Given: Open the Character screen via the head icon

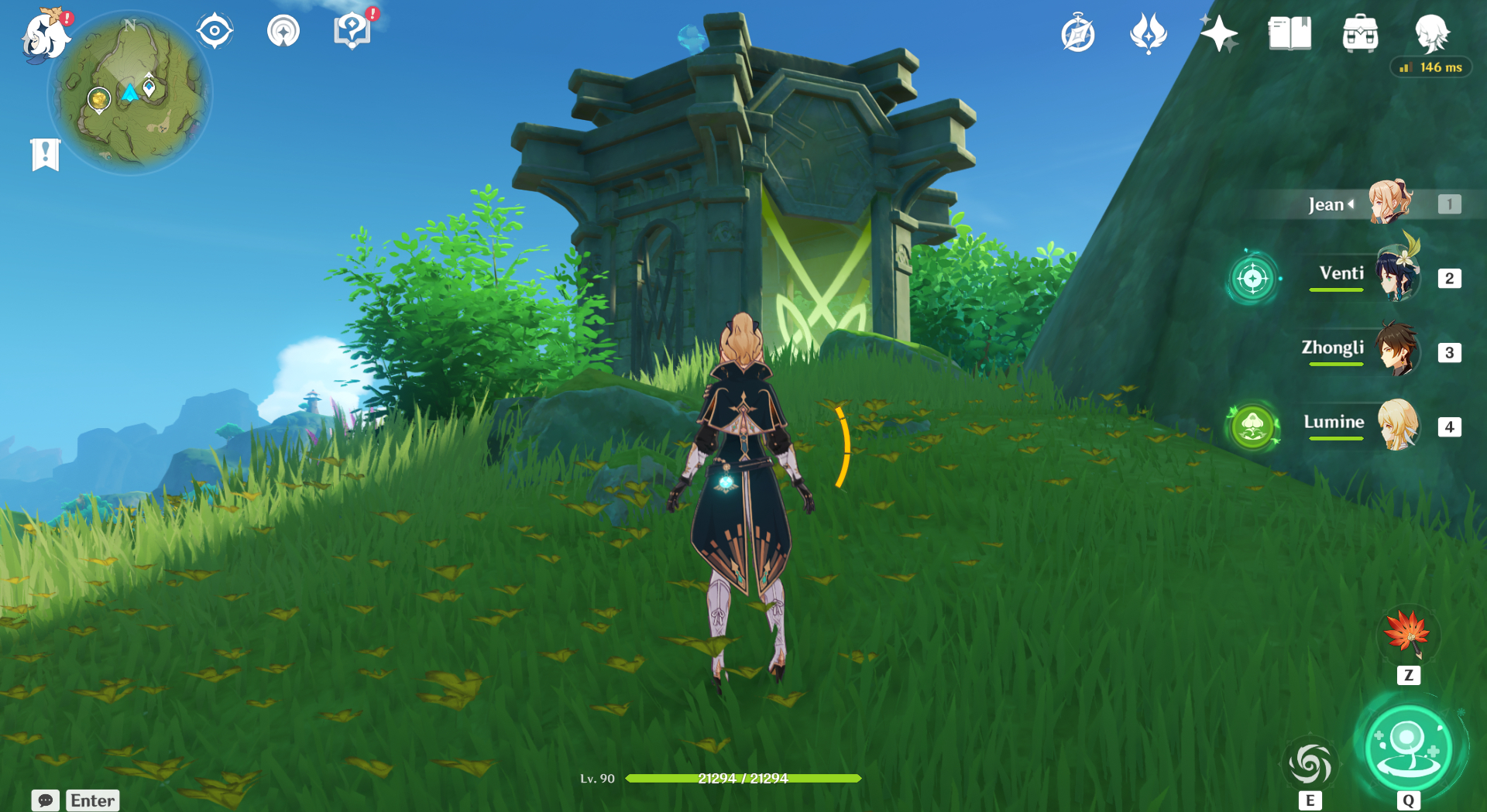Looking at the screenshot, I should (x=1434, y=33).
